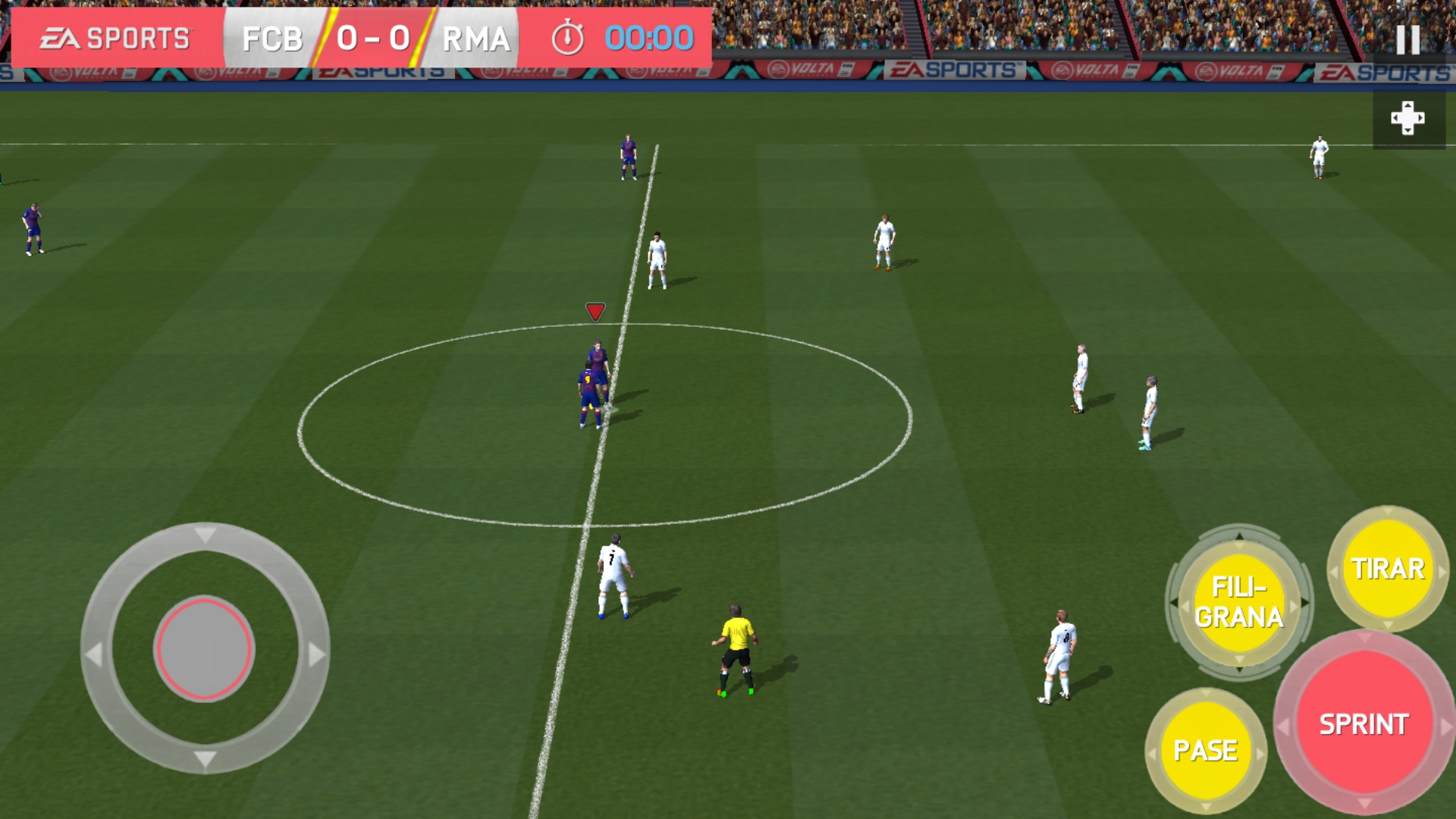Image resolution: width=1456 pixels, height=819 pixels.
Task: Tap the d-pad icon below the pause button
Action: point(1409,118)
